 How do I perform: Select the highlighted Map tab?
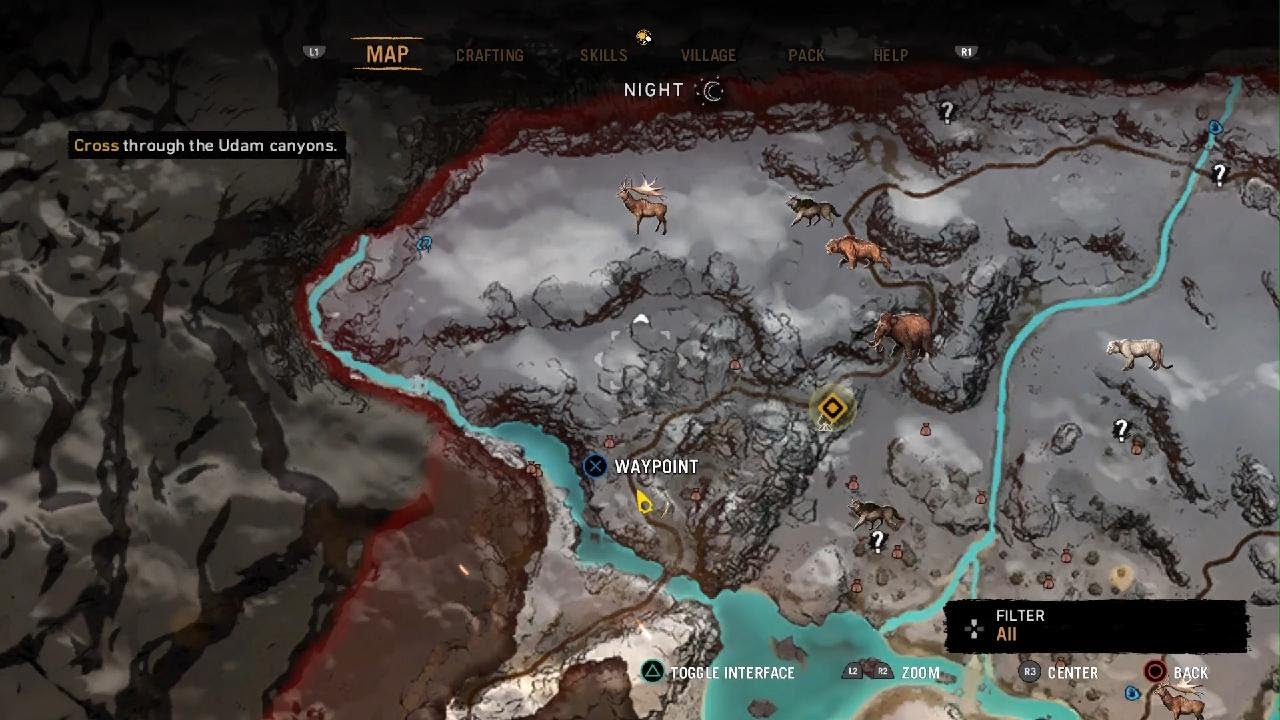tap(387, 54)
